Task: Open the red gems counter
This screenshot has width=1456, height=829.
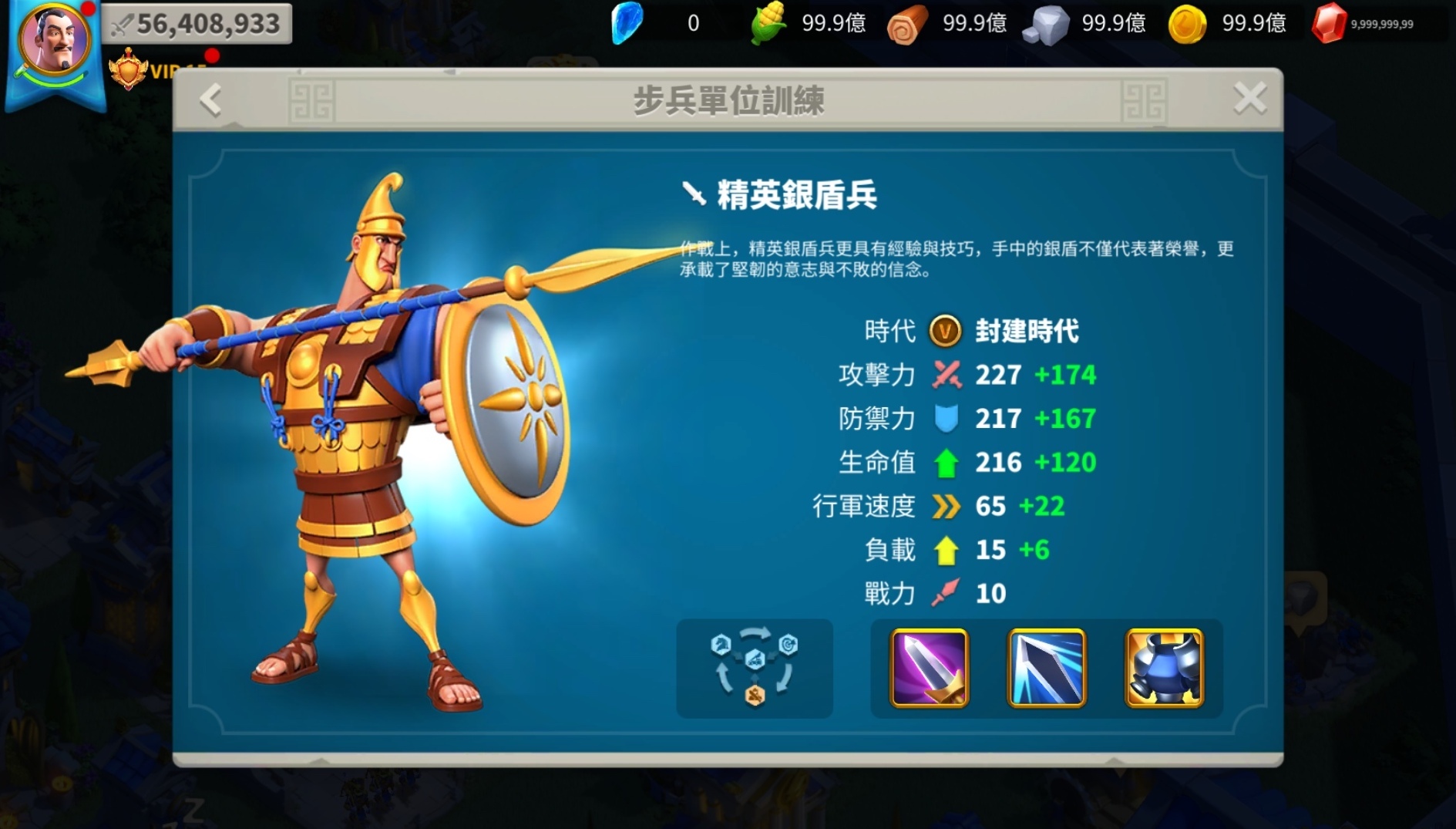Action: click(1330, 22)
